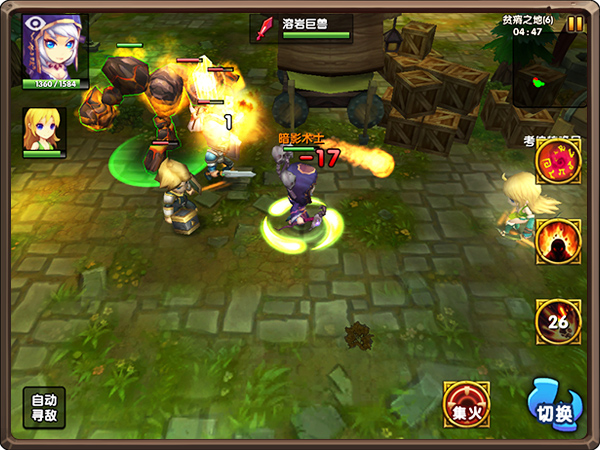This screenshot has height=450, width=600.
Task: Cast the flaming skull skill
Action: [558, 241]
